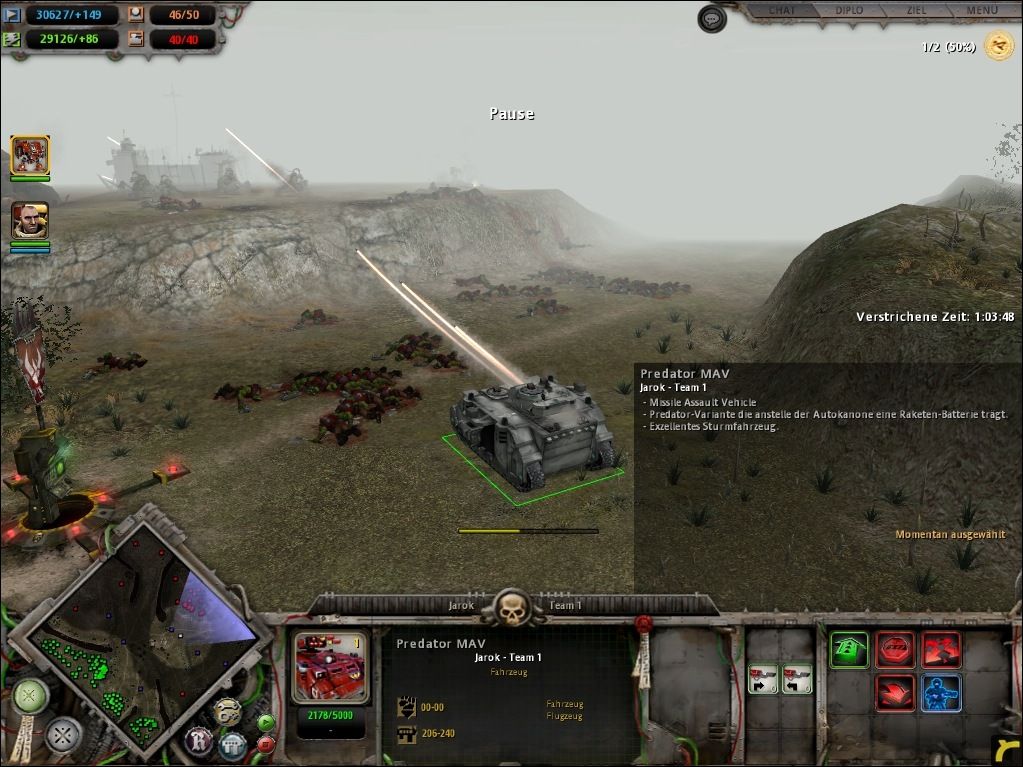The width and height of the screenshot is (1023, 767).
Task: Click on the tactical minimap
Action: click(x=140, y=630)
